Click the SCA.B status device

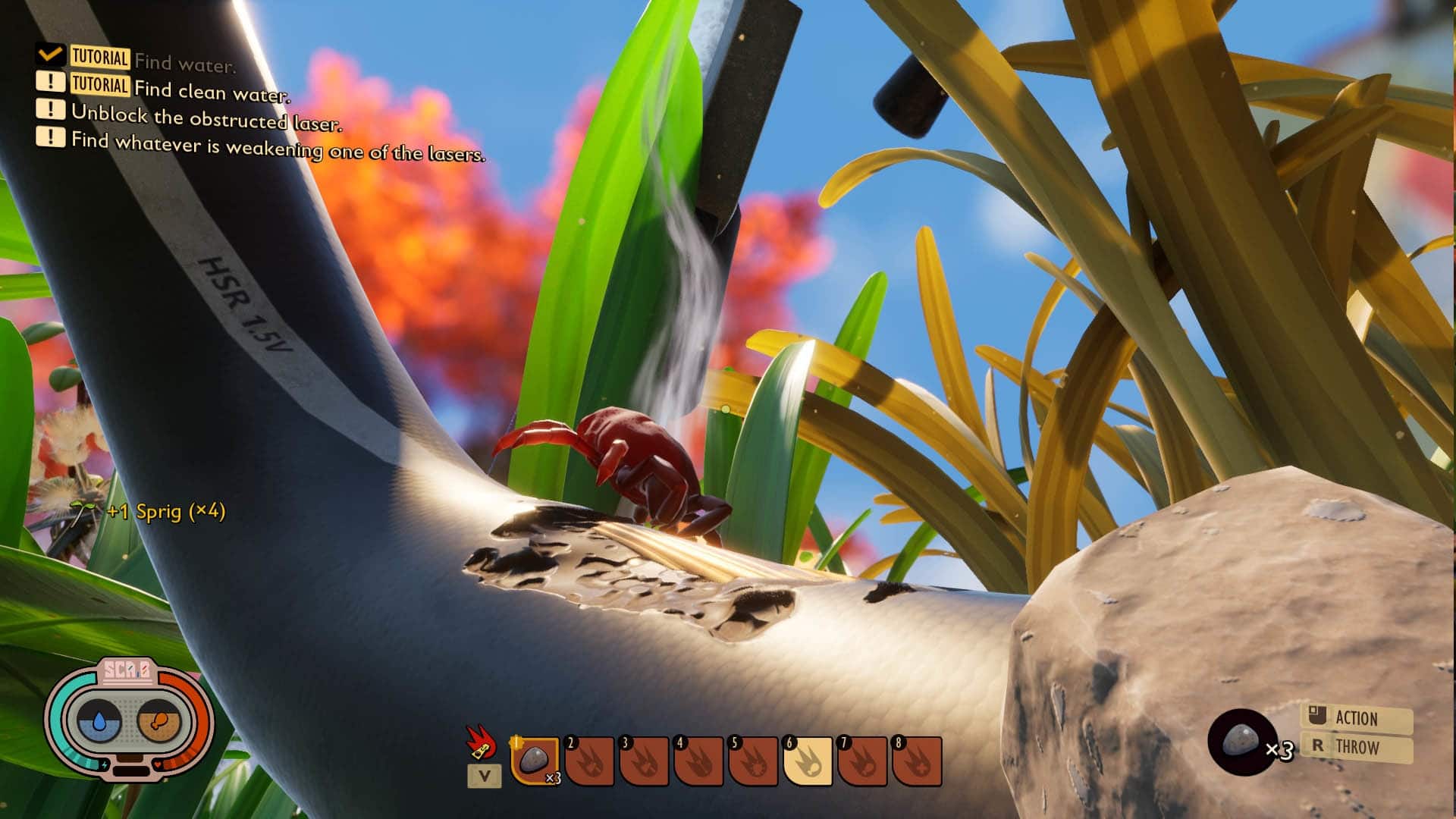[129, 718]
